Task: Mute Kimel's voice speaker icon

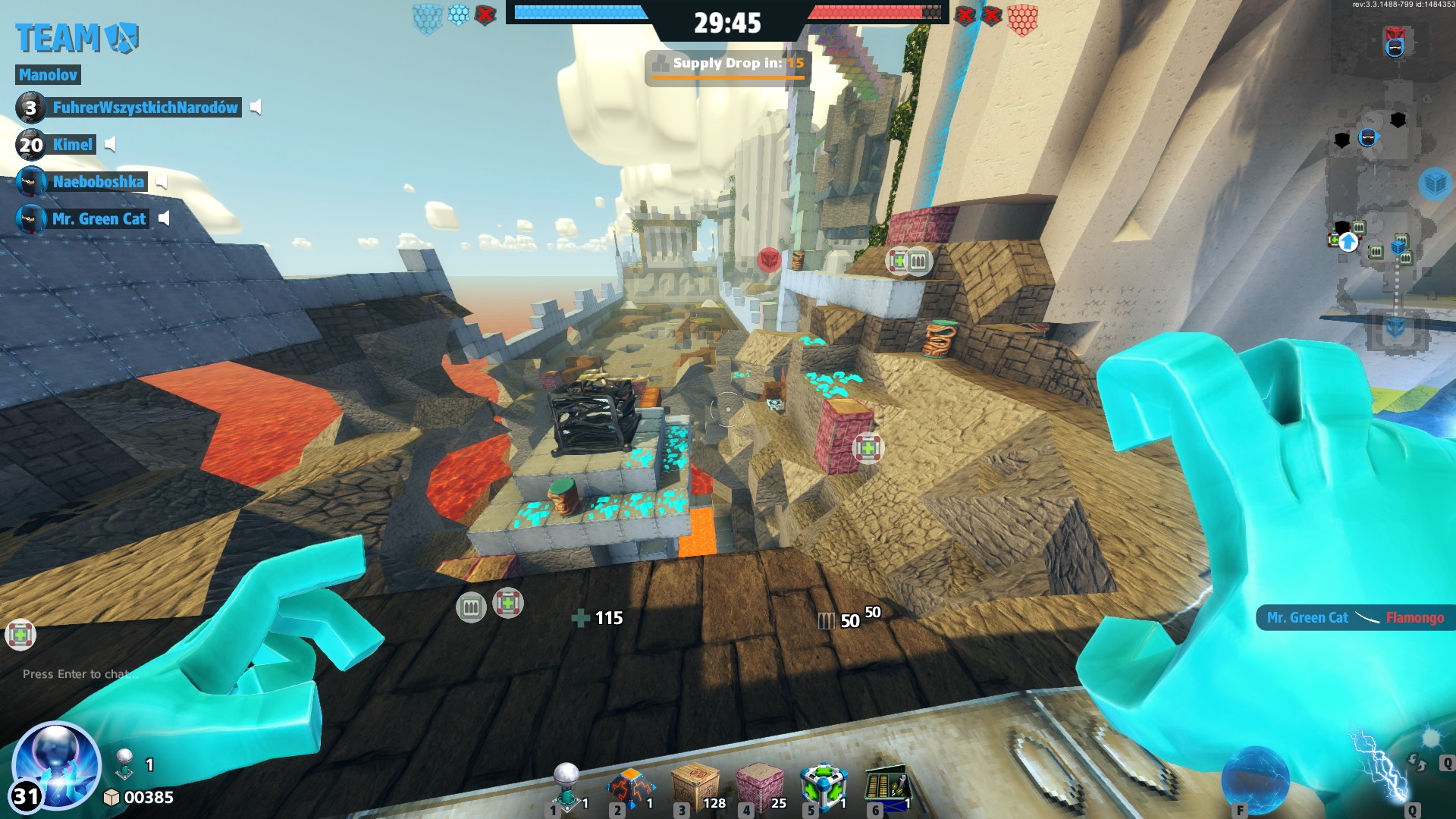Action: 111,145
